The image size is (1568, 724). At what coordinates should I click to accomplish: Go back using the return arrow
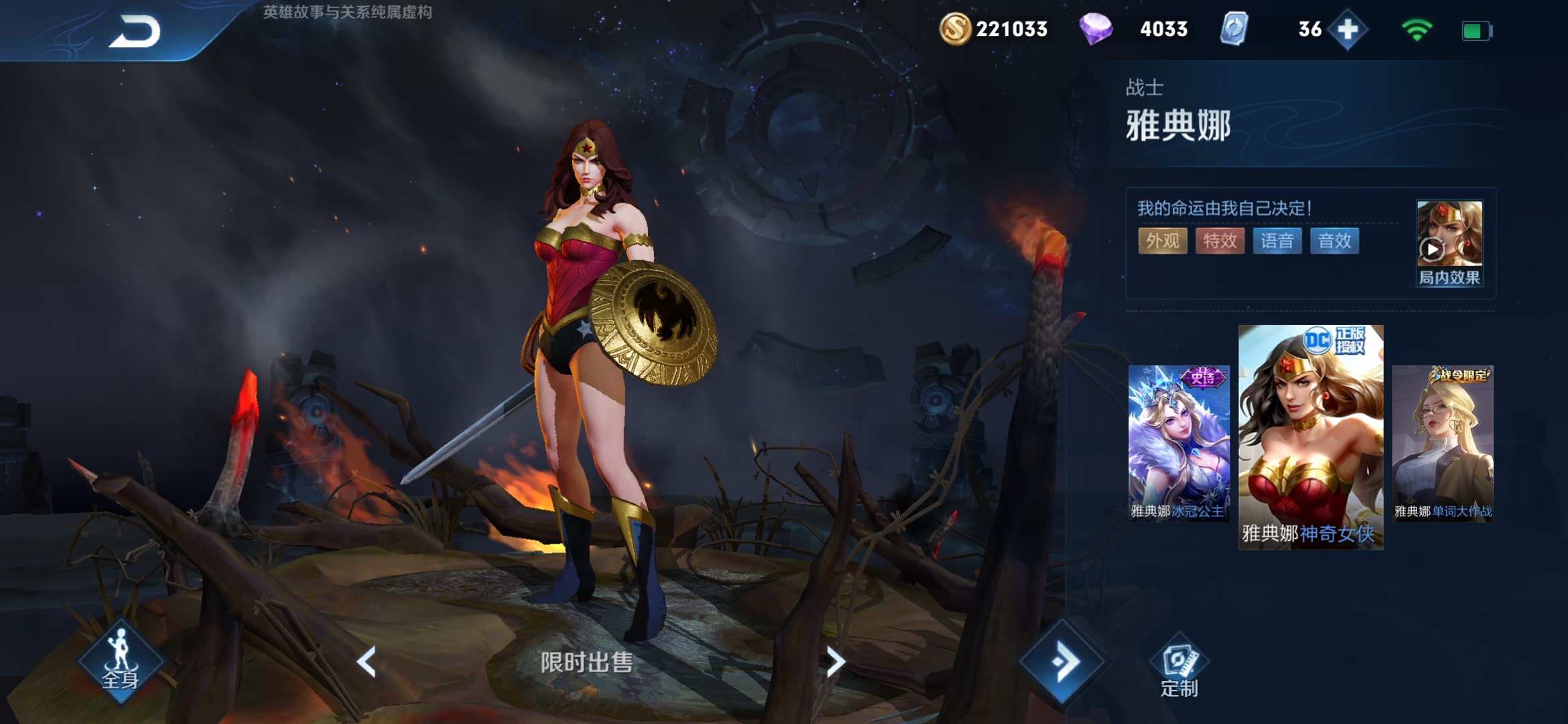click(x=135, y=32)
